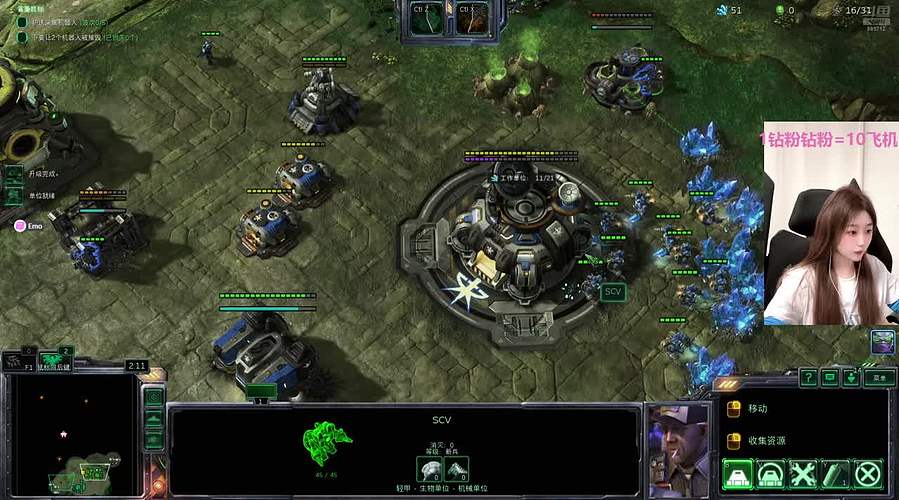The height and width of the screenshot is (500, 899).
Task: Click the green canister ability icon
Action: pyautogui.click(x=836, y=474)
